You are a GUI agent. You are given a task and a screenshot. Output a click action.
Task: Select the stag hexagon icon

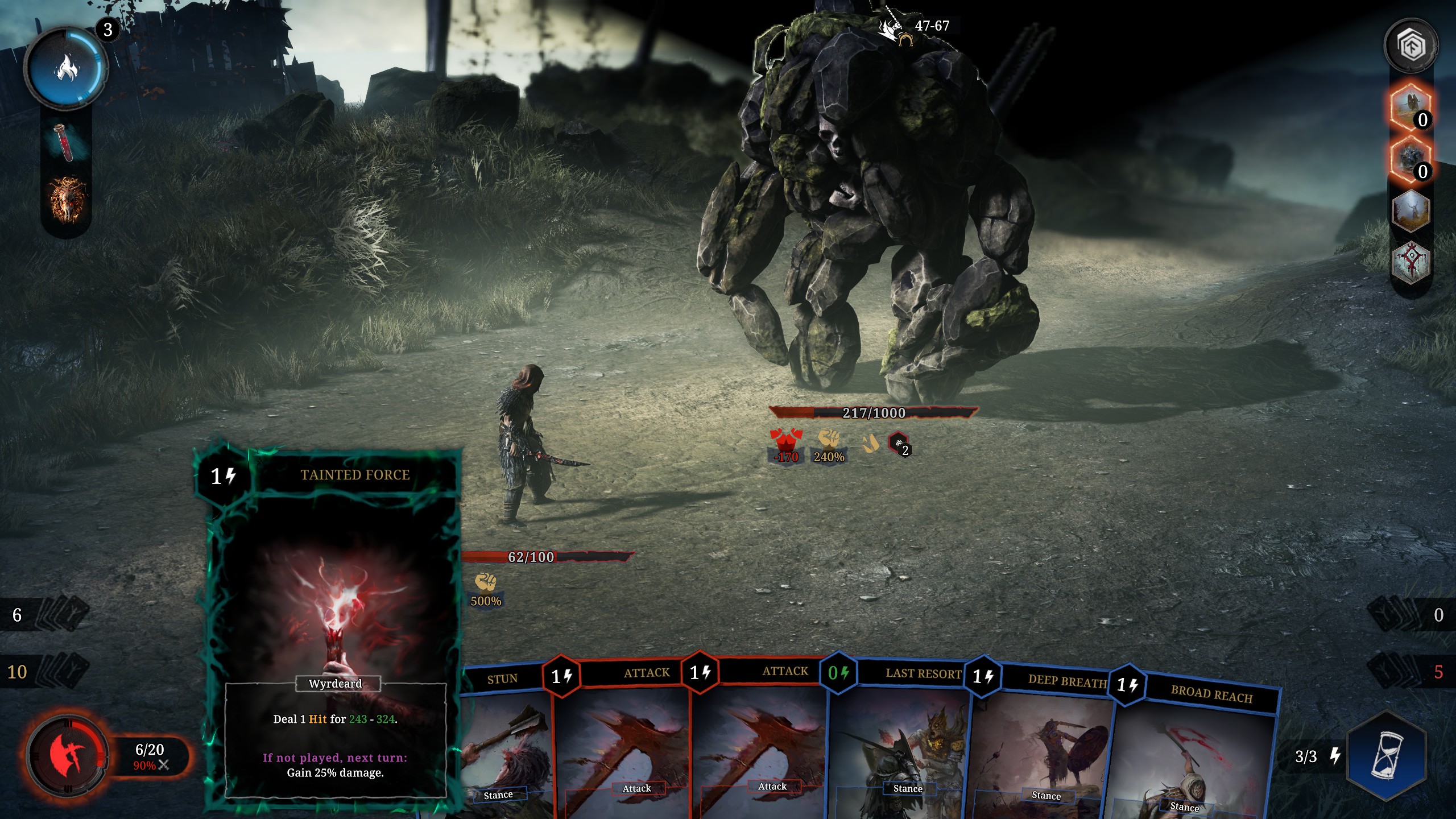click(1410, 212)
